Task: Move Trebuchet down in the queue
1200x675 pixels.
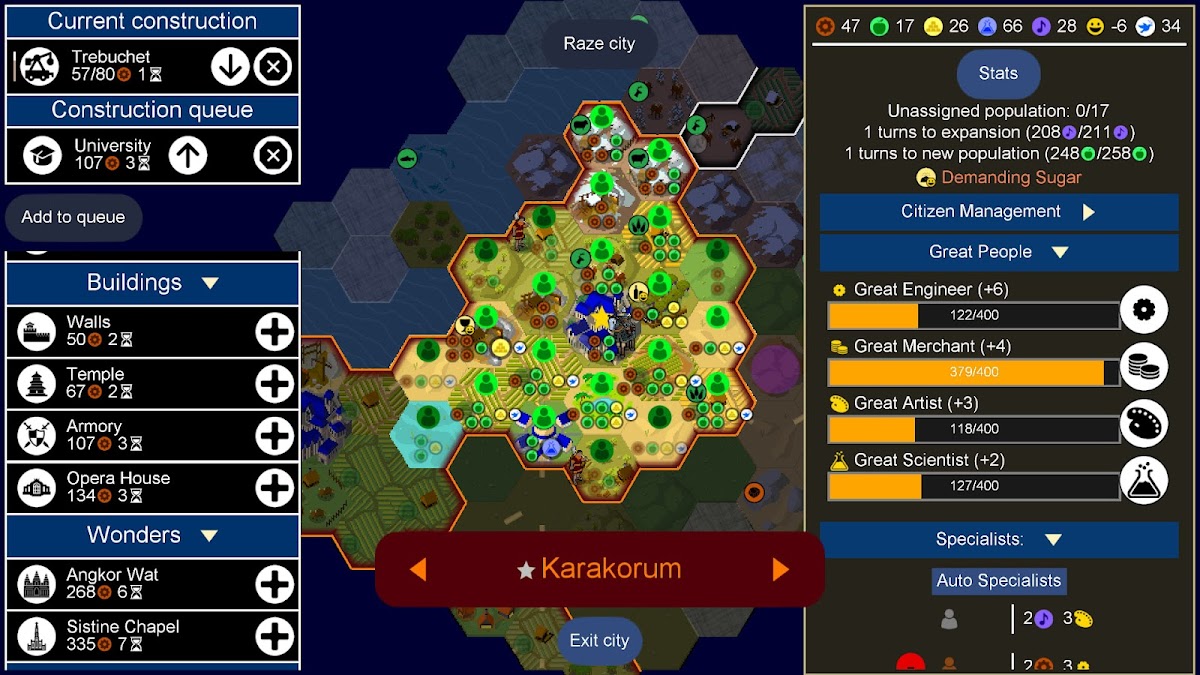Action: [x=230, y=67]
